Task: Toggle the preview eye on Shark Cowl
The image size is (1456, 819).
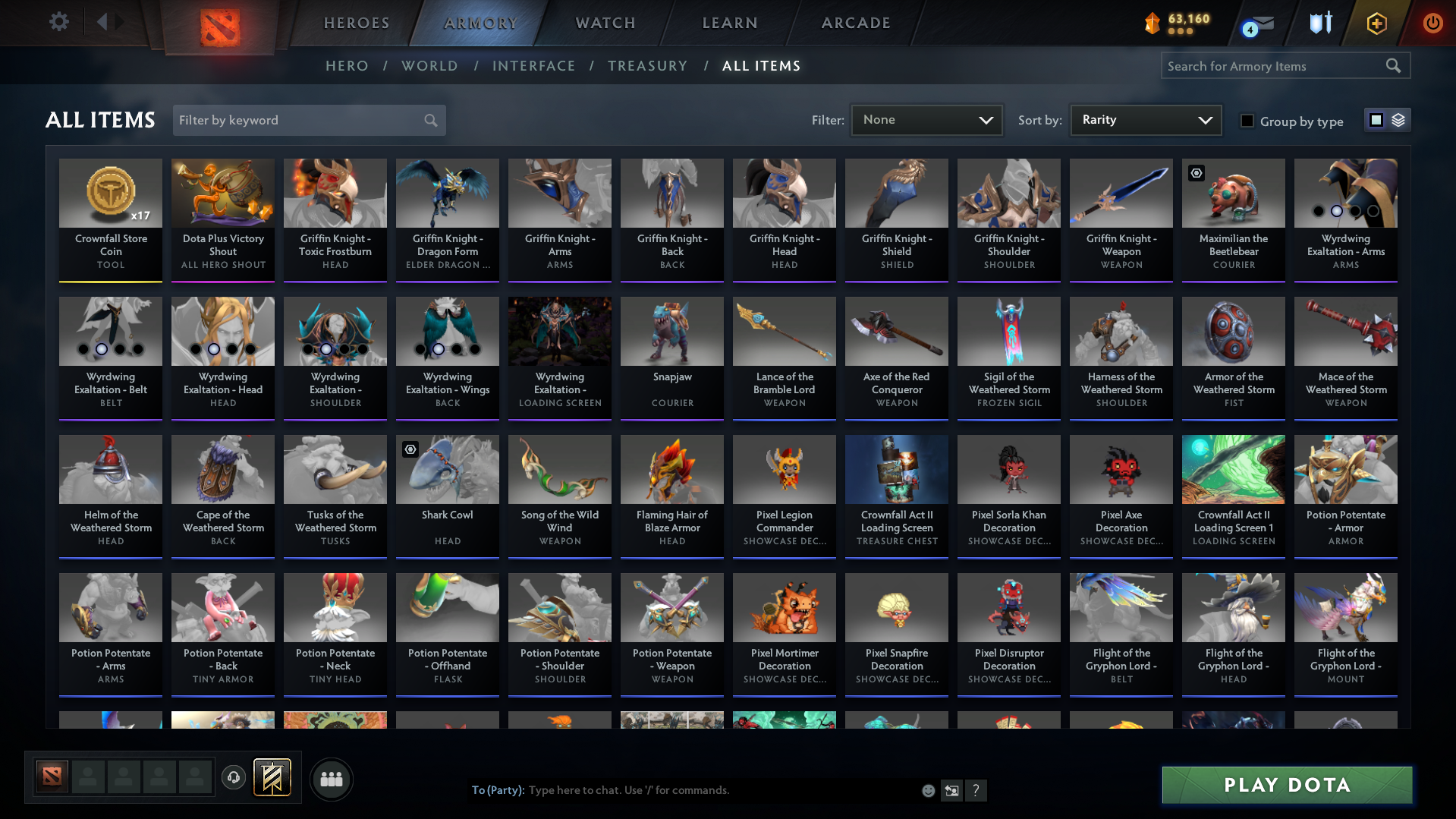Action: pyautogui.click(x=410, y=449)
